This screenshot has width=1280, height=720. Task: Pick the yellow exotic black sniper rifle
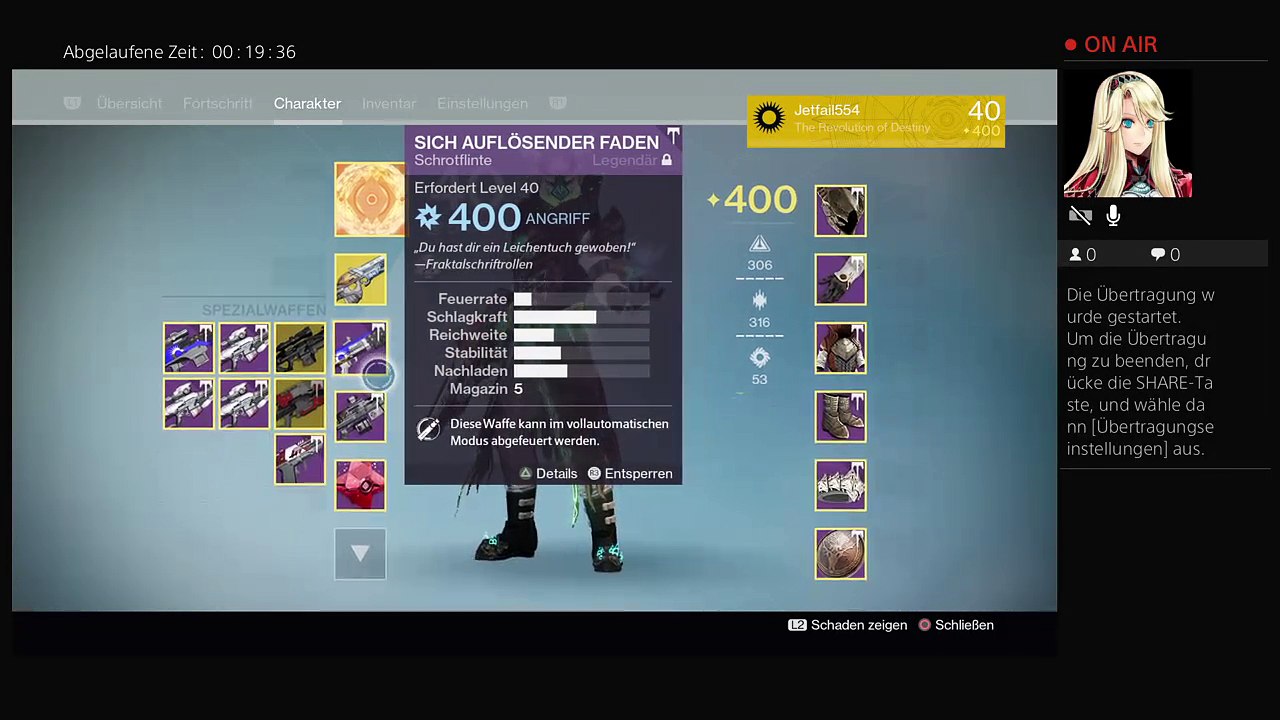[300, 348]
